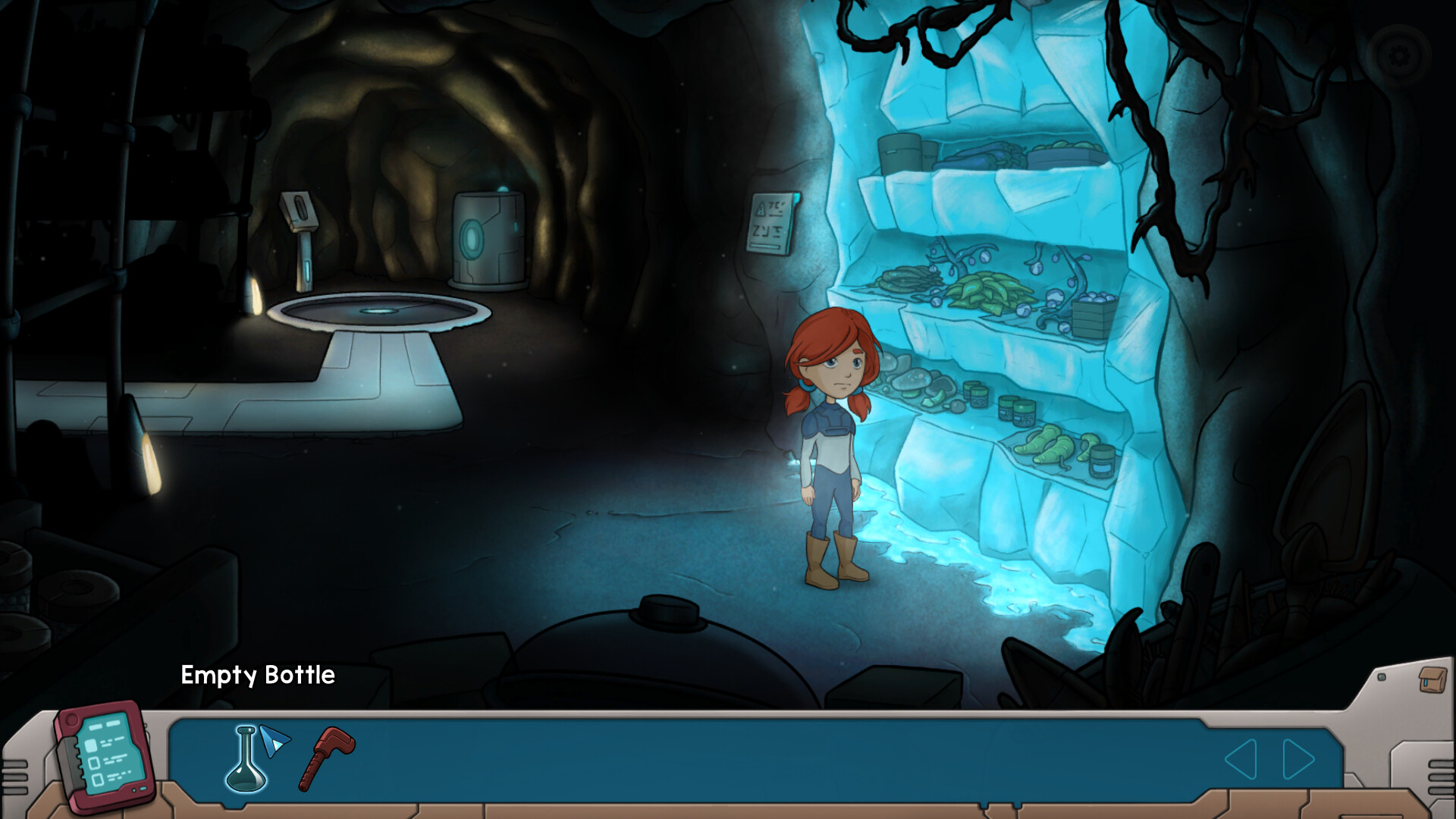The width and height of the screenshot is (1456, 819).
Task: Click the 'Empty Bottle' label text
Action: 258,675
